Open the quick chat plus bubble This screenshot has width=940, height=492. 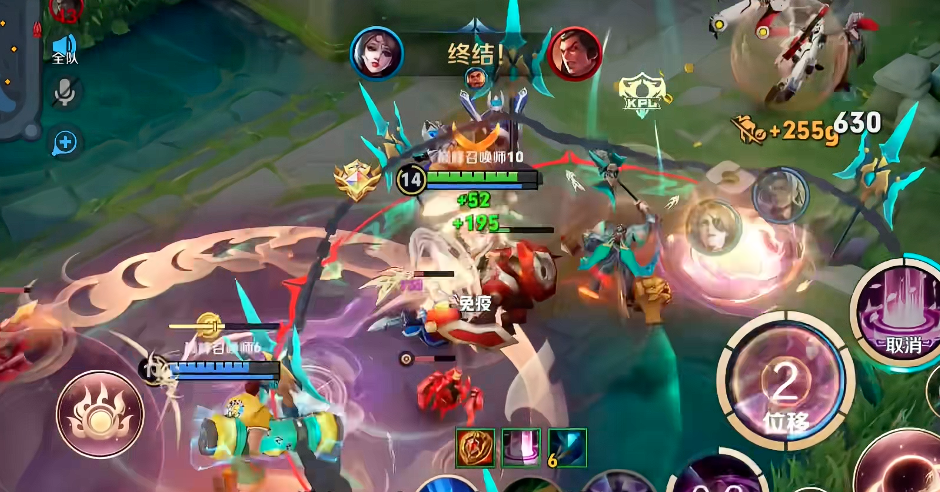pos(66,142)
